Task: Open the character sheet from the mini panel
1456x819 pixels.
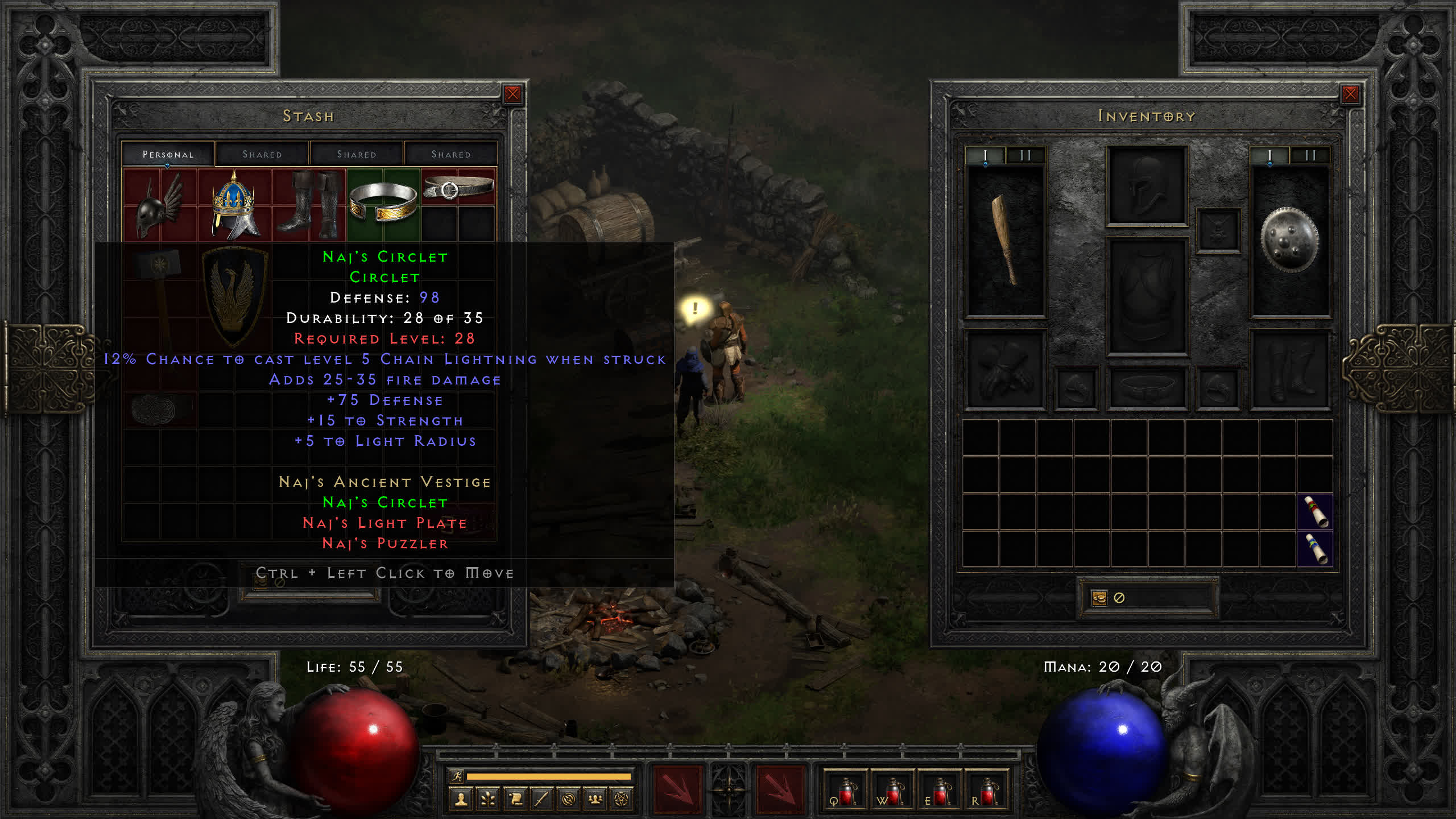Action: (461, 800)
